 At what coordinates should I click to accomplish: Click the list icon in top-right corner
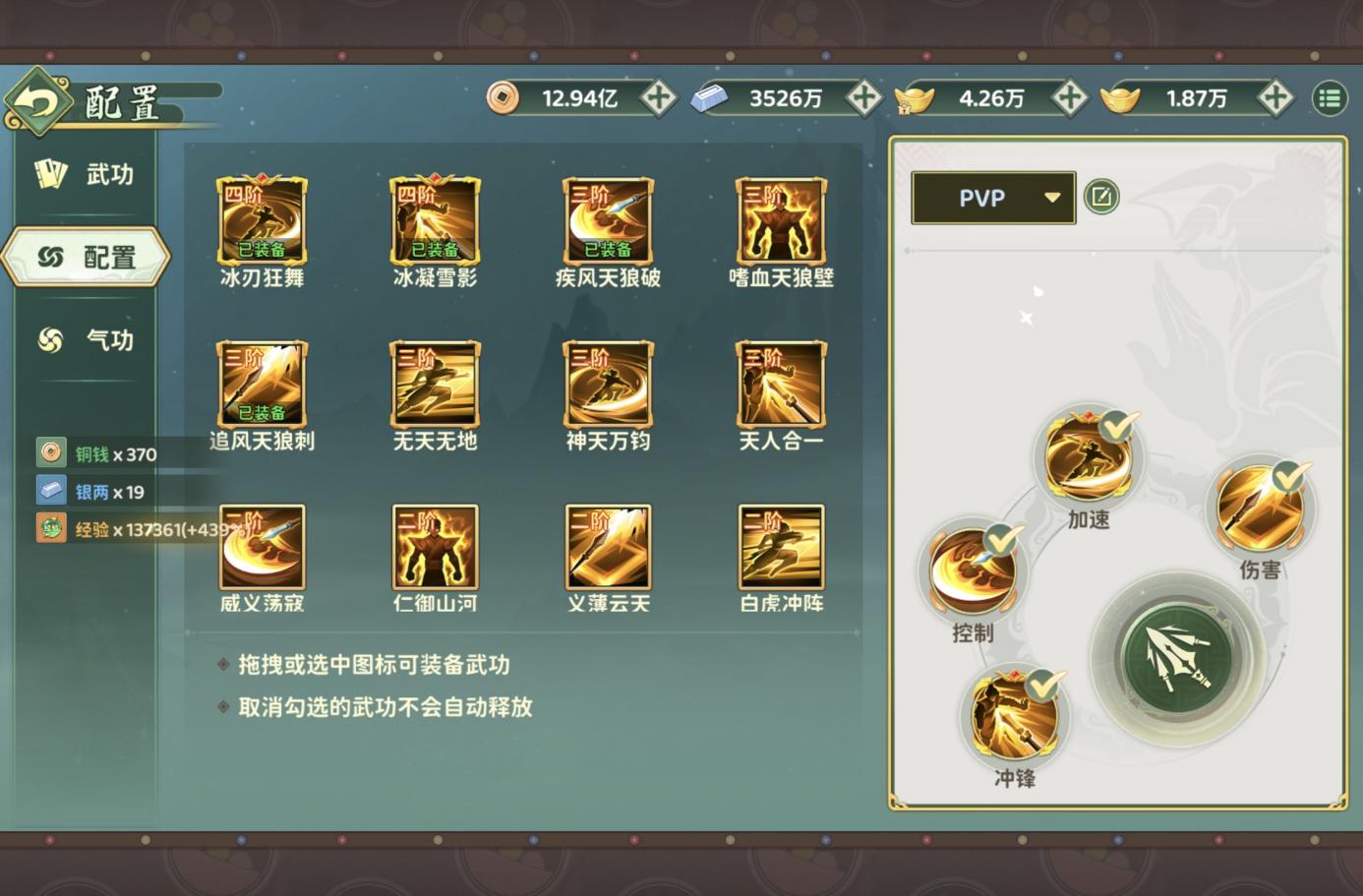pos(1329,98)
